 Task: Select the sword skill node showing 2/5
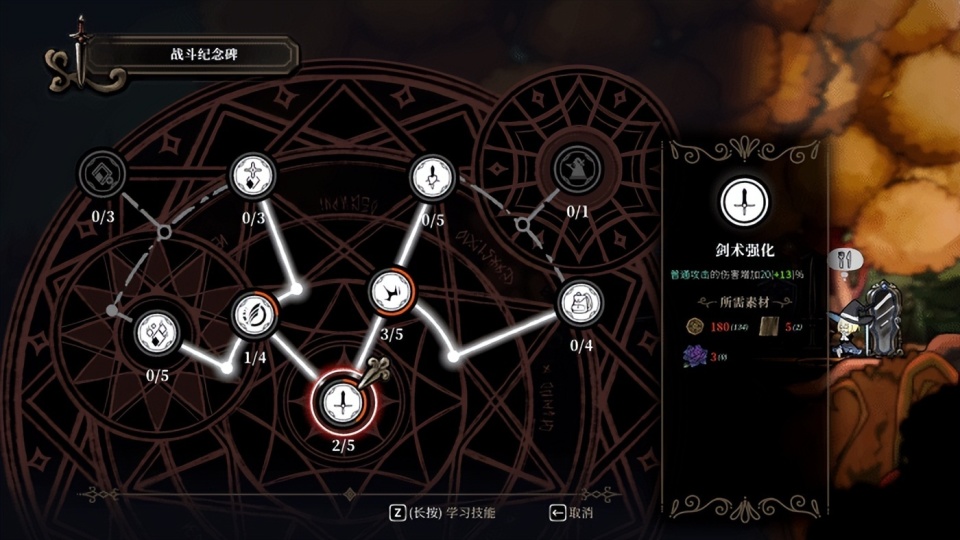pyautogui.click(x=342, y=402)
